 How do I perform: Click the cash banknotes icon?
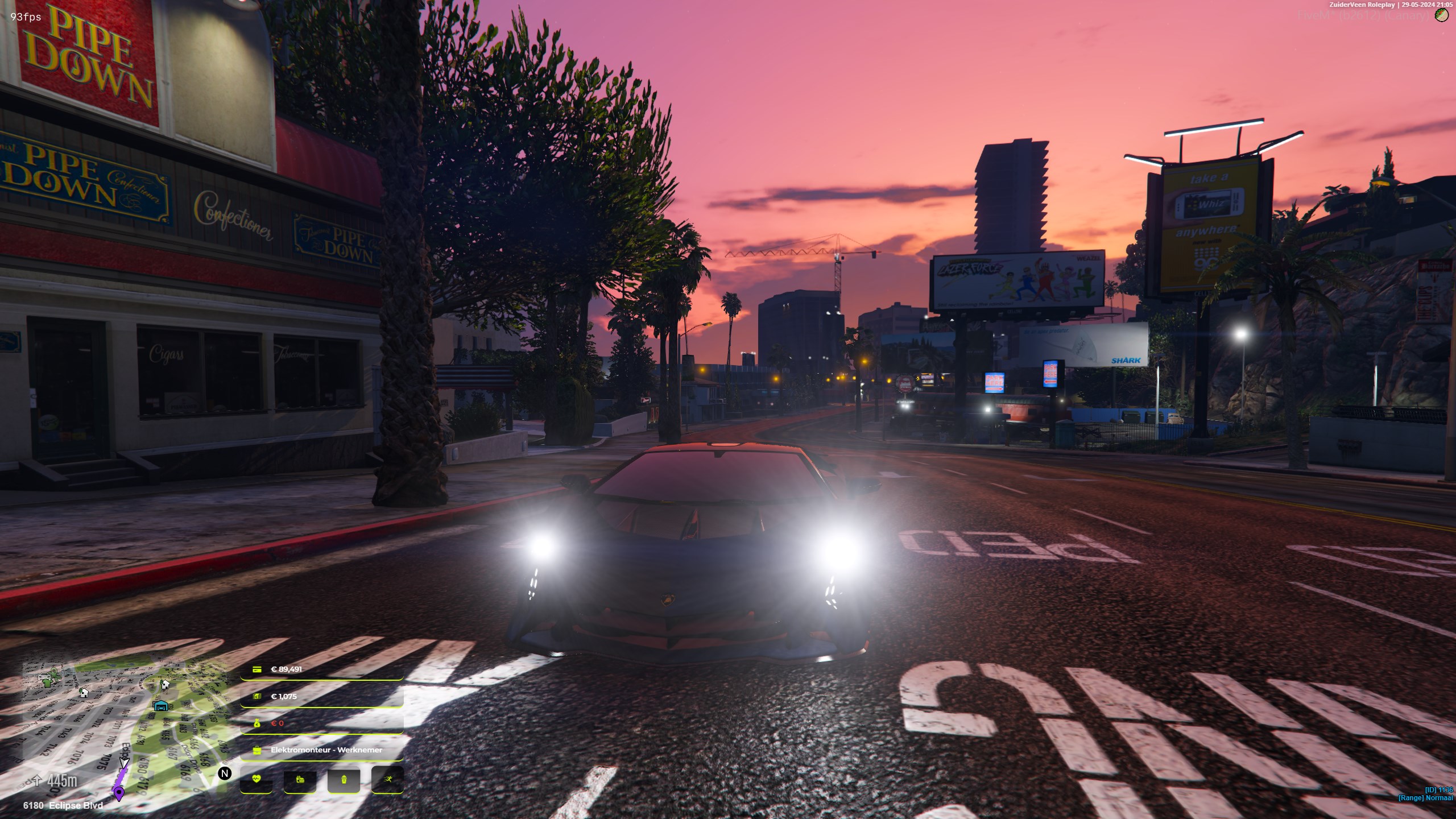click(x=257, y=696)
